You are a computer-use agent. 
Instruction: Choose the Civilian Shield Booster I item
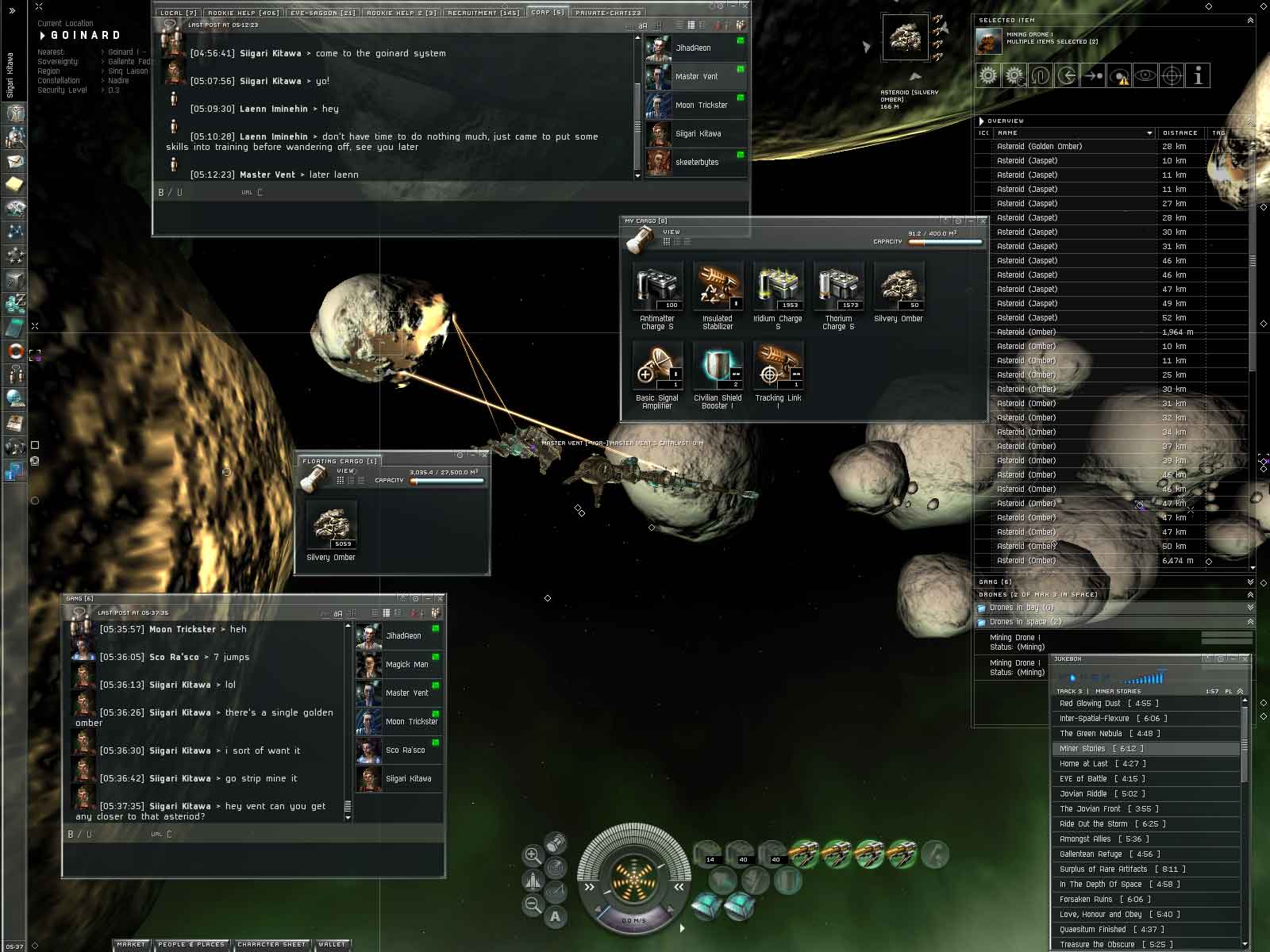click(718, 367)
